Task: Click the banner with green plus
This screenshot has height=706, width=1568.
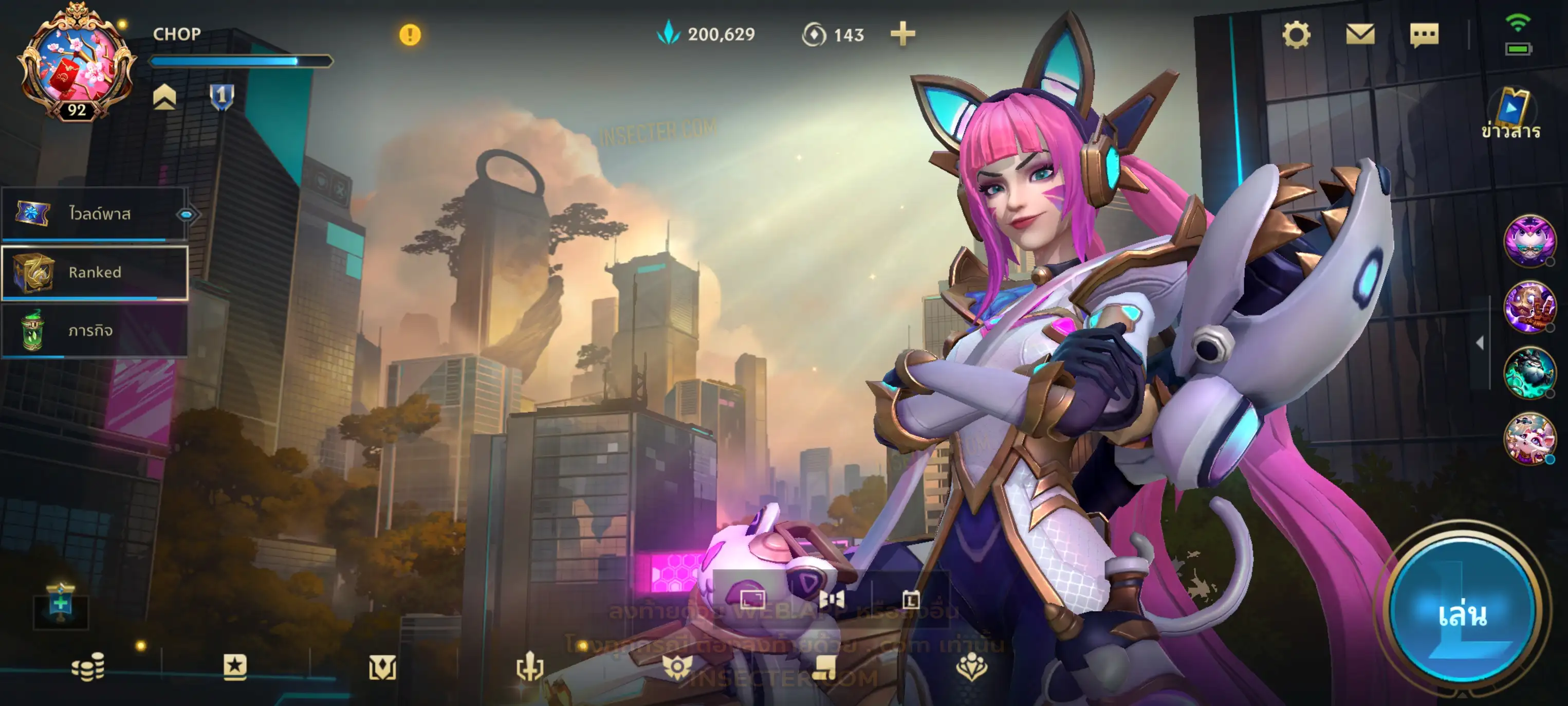Action: (60, 604)
